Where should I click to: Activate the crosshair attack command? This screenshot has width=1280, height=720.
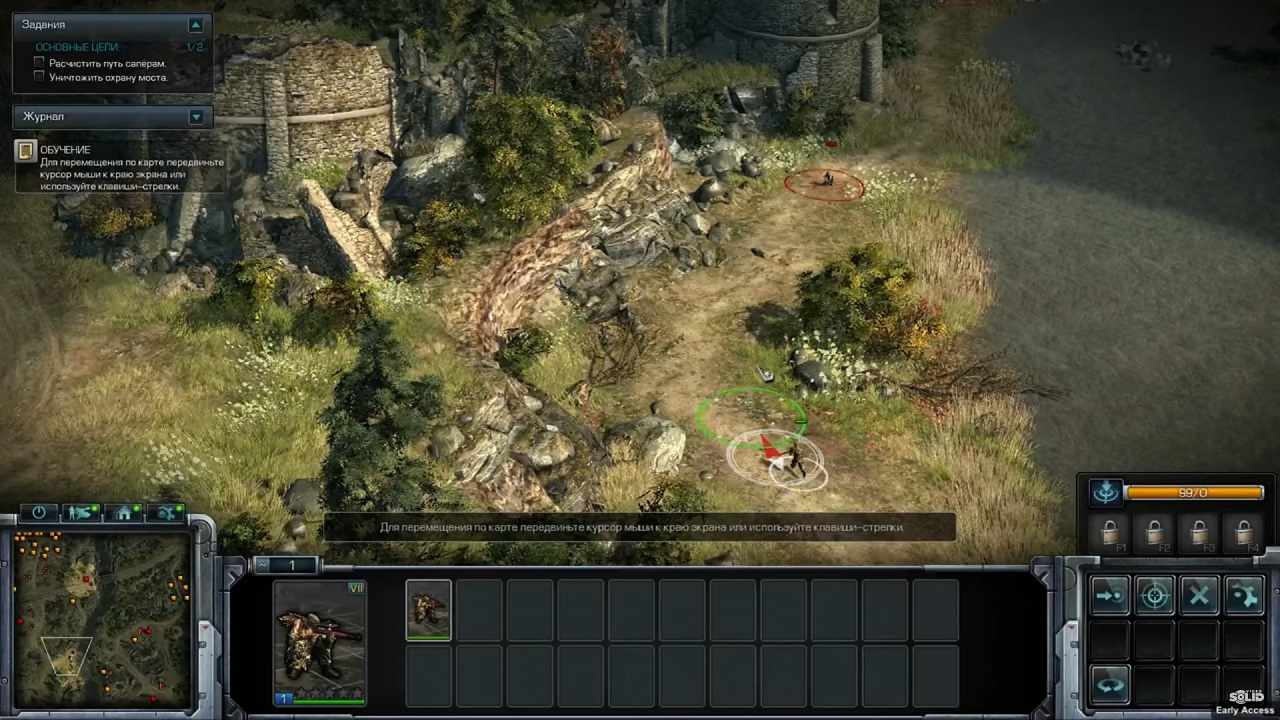(1155, 597)
